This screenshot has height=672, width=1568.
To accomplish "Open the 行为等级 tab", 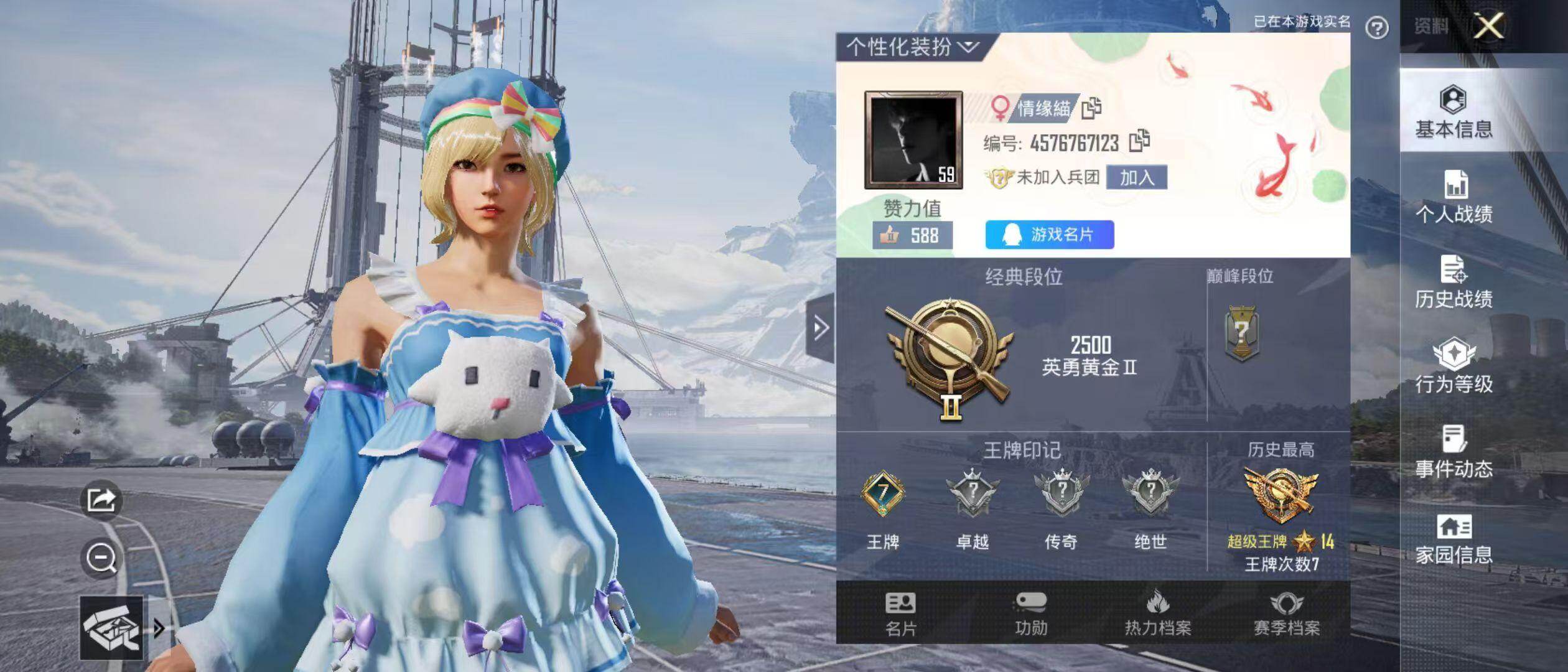I will coord(1454,366).
